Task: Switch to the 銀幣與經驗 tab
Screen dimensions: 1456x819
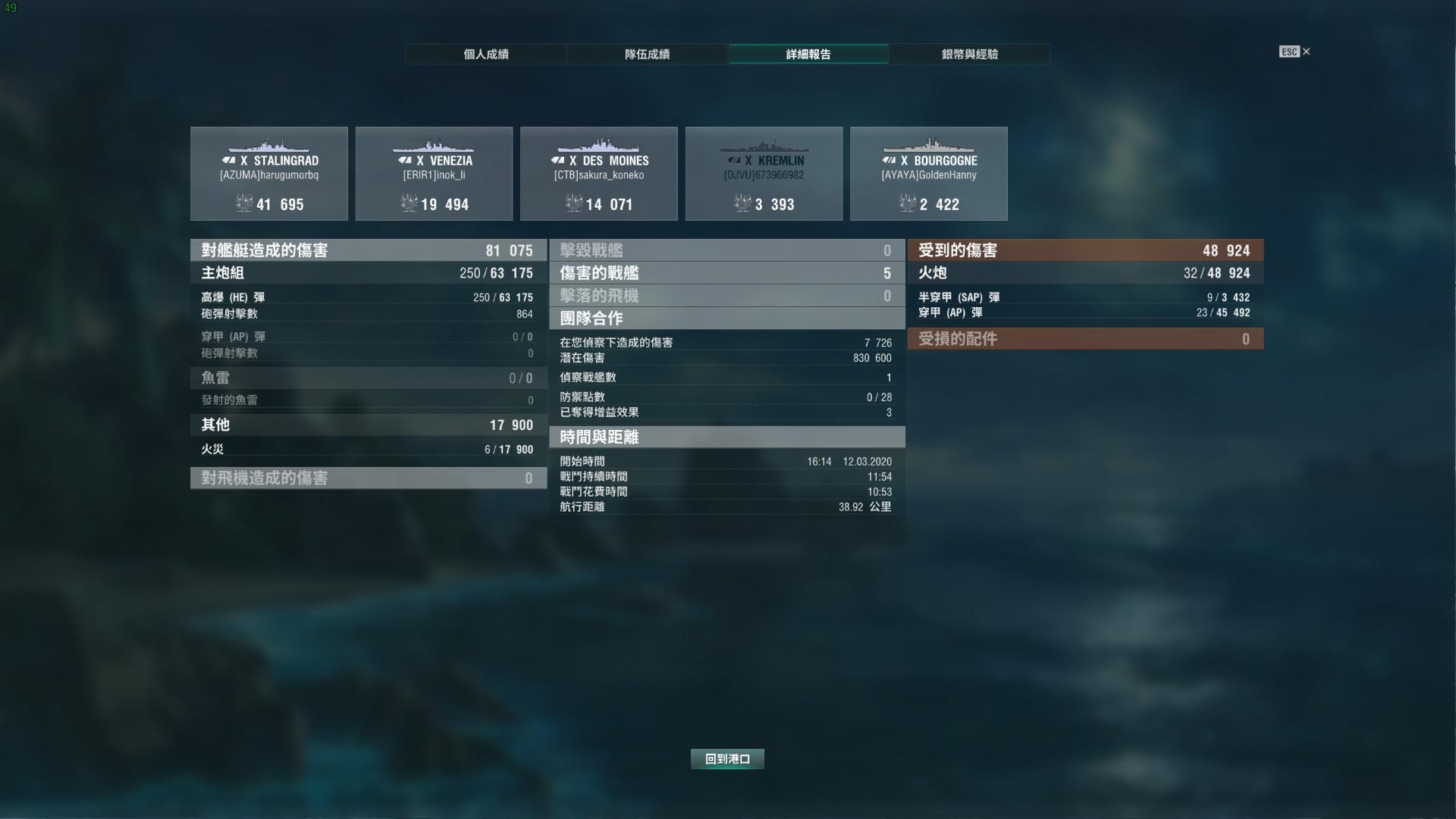Action: pos(971,54)
